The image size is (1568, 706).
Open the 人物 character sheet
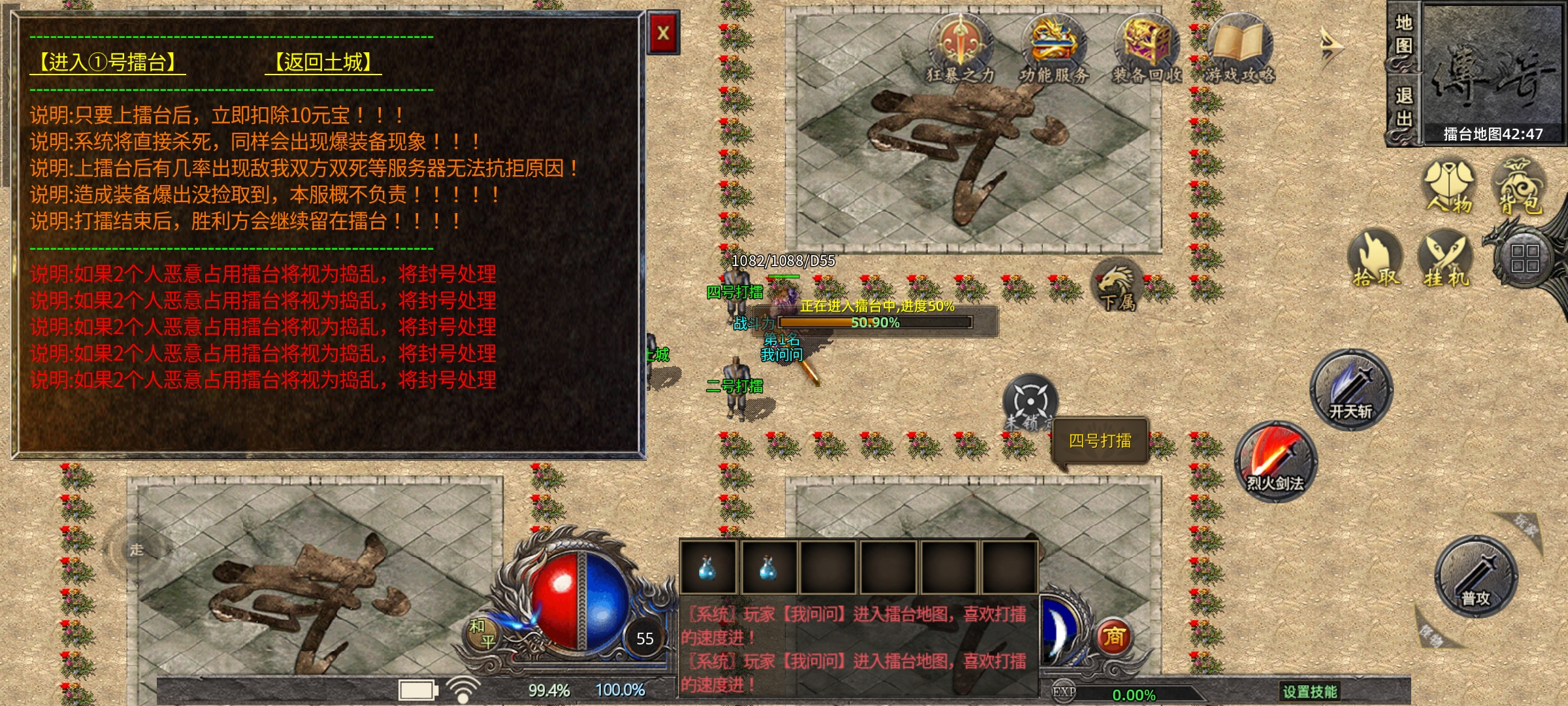coord(1449,186)
